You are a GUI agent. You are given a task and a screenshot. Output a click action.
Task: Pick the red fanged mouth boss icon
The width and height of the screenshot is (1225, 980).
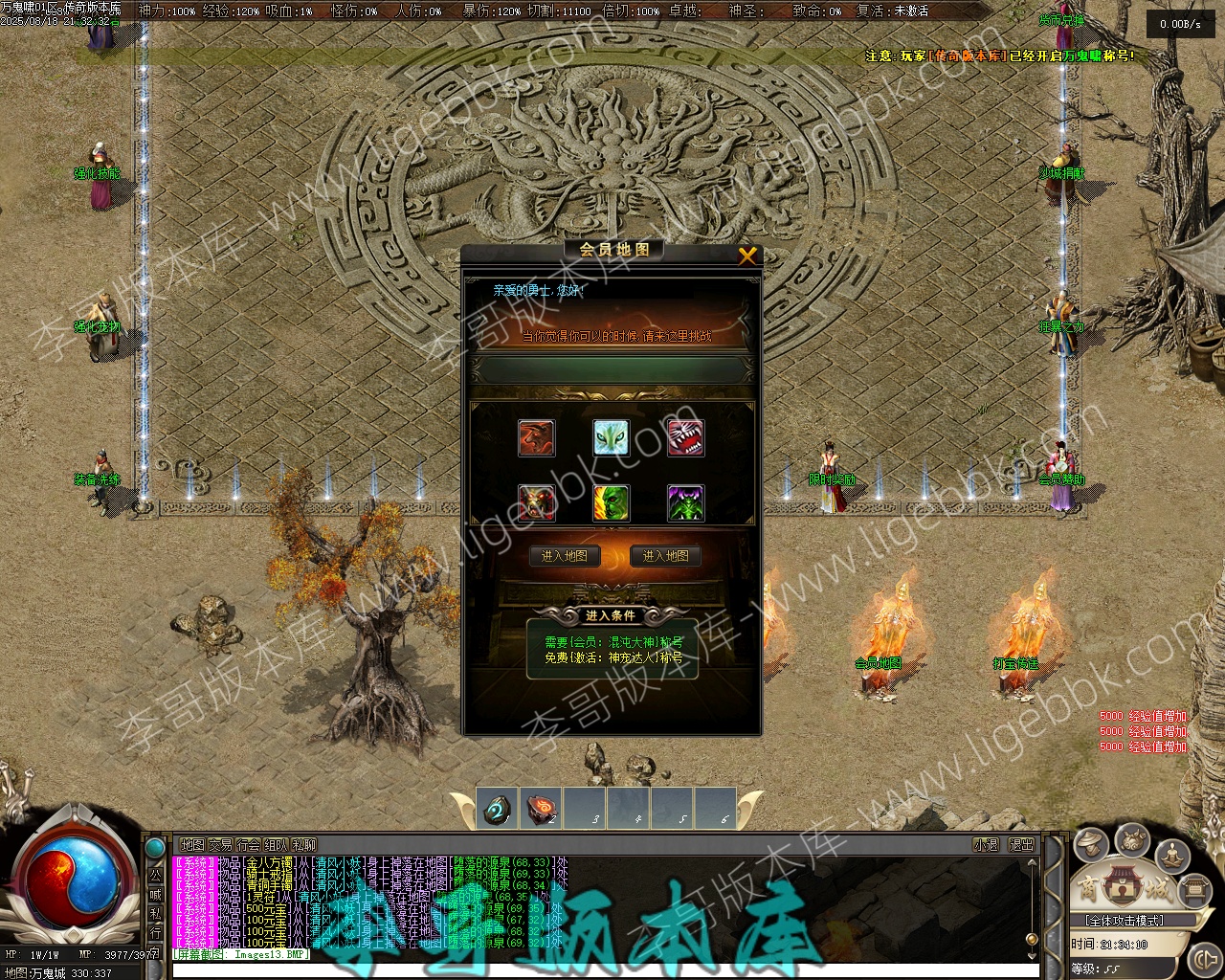click(x=685, y=437)
